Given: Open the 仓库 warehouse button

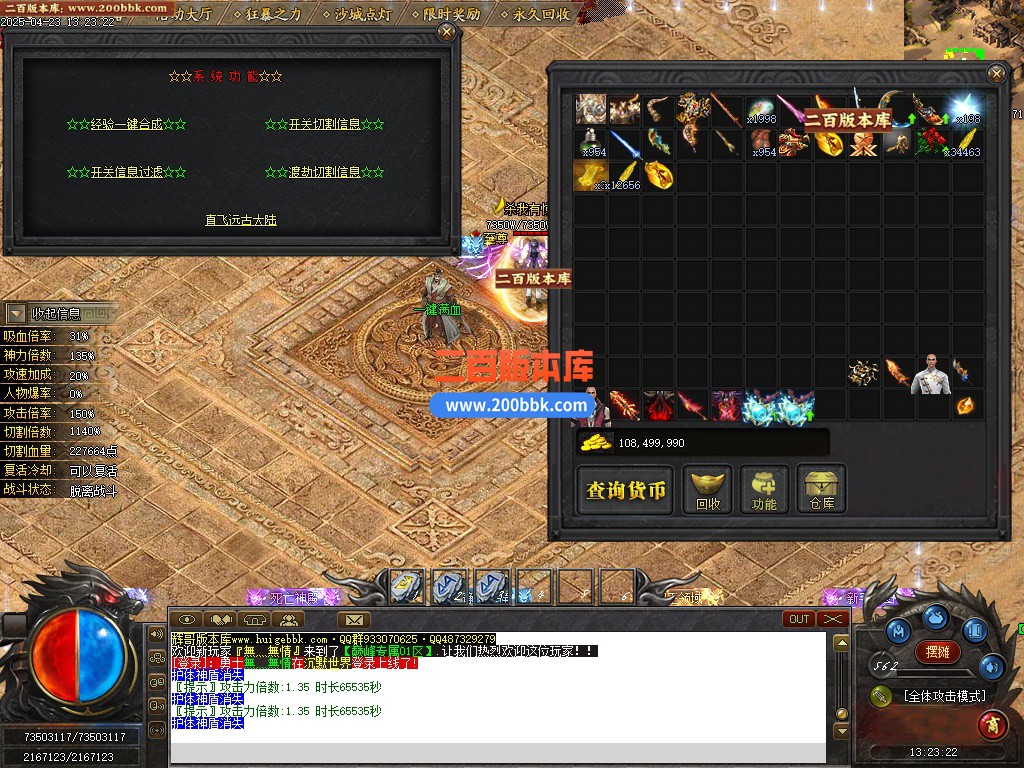Looking at the screenshot, I should pyautogui.click(x=822, y=491).
